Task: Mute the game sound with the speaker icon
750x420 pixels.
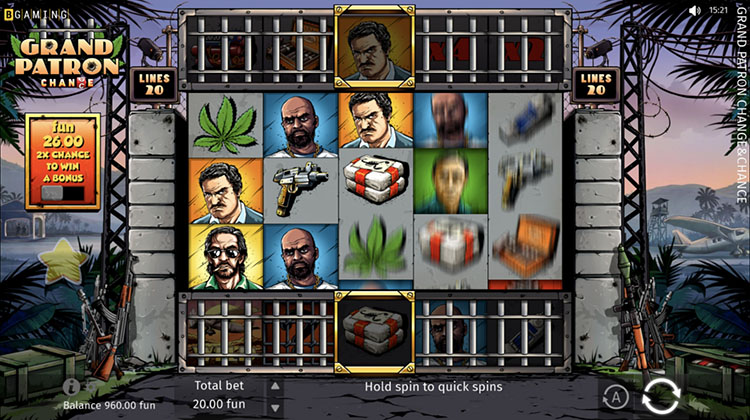Action: tap(694, 10)
